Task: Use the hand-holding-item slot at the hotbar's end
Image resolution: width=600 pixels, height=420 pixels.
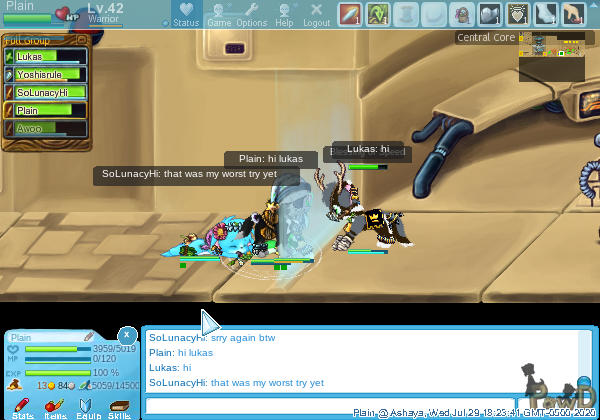Action: pyautogui.click(x=573, y=14)
